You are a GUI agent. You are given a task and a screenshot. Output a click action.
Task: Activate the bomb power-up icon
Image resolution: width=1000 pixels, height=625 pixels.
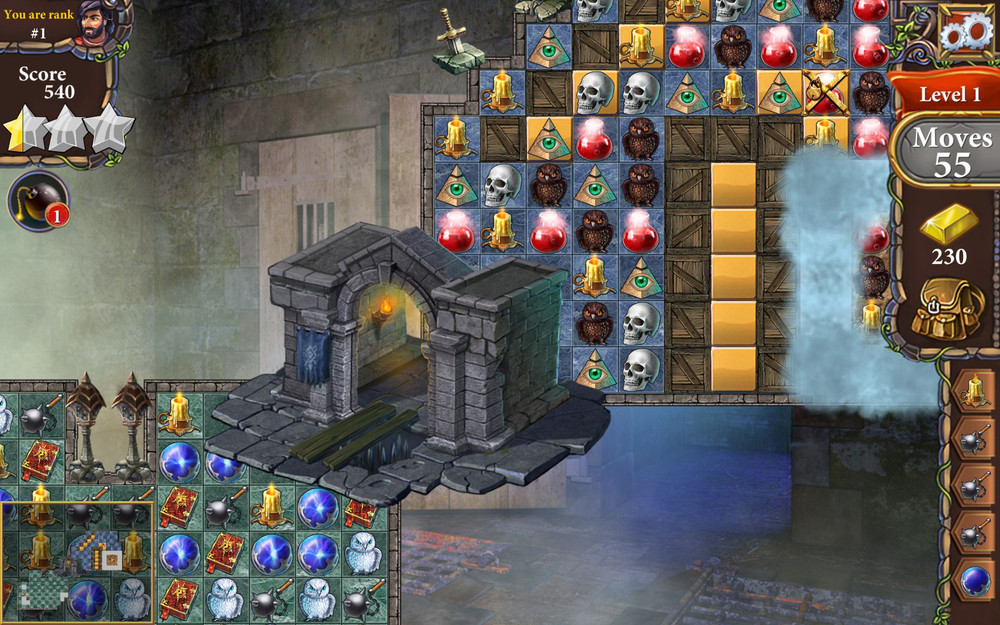(38, 200)
